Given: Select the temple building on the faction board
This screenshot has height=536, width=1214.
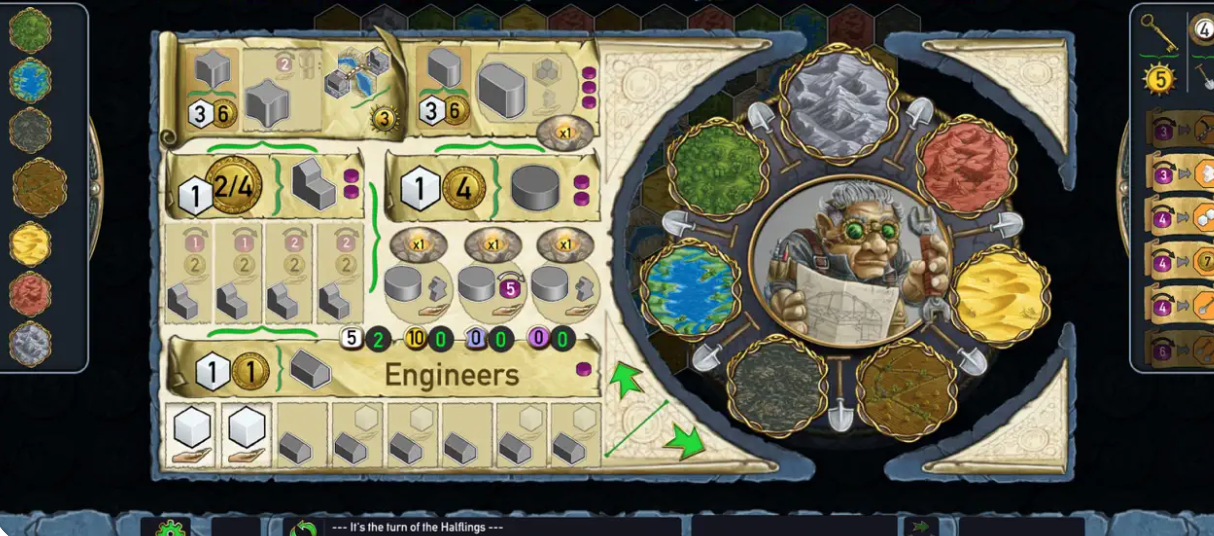Looking at the screenshot, I should pyautogui.click(x=315, y=185).
